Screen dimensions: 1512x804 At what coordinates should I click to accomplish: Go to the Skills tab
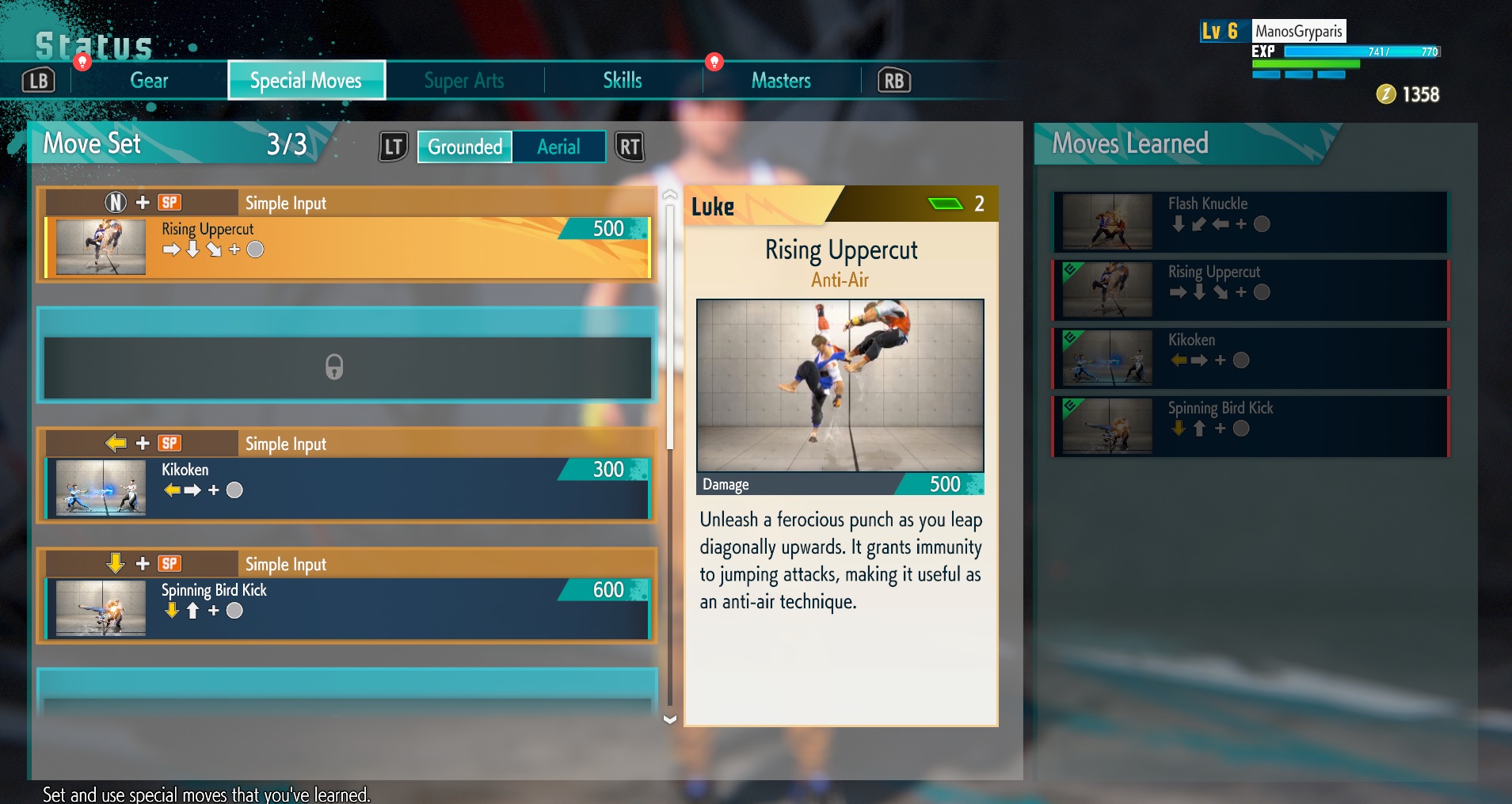click(623, 81)
